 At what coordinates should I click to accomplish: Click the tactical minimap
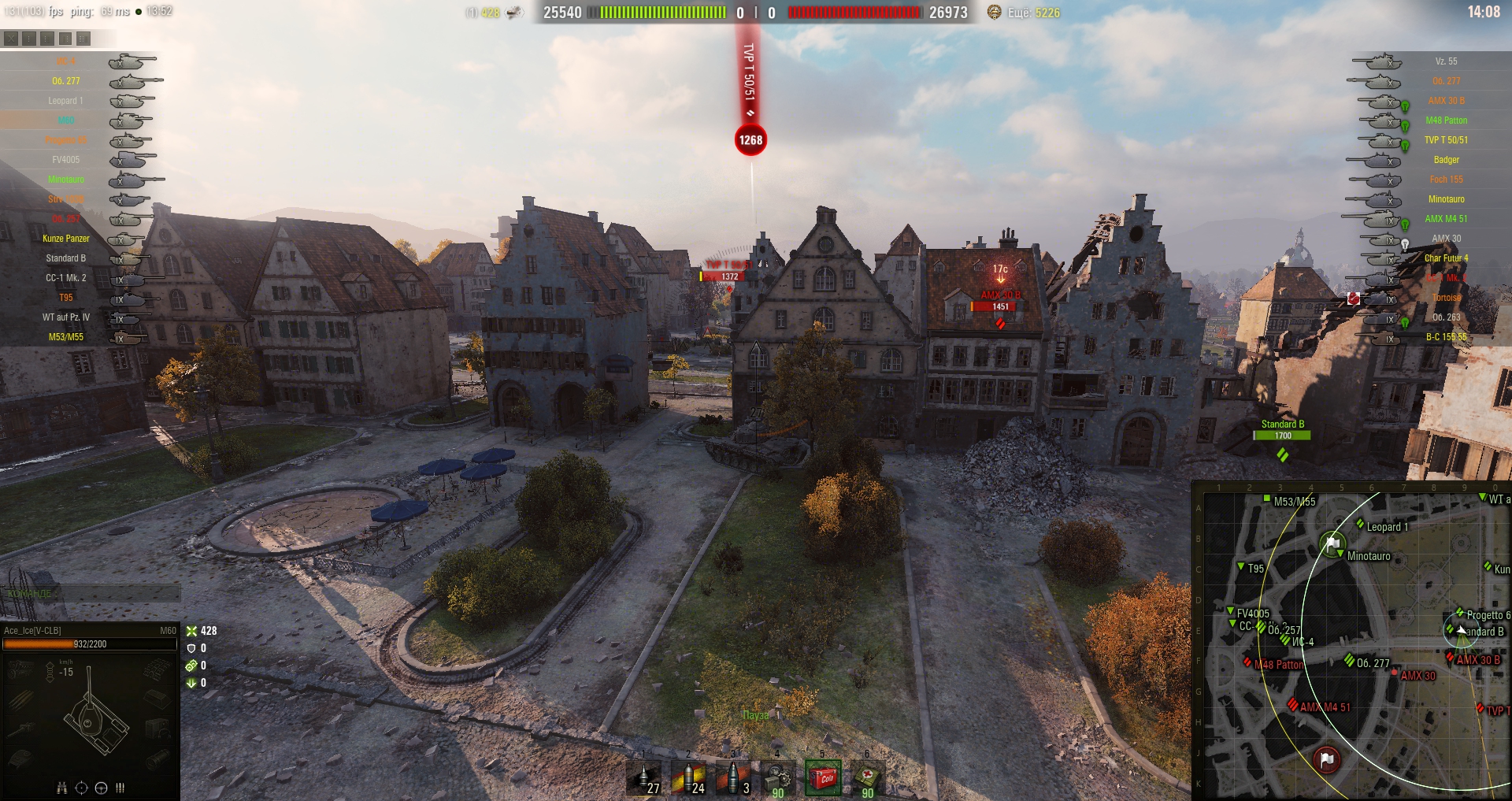(x=1352, y=643)
